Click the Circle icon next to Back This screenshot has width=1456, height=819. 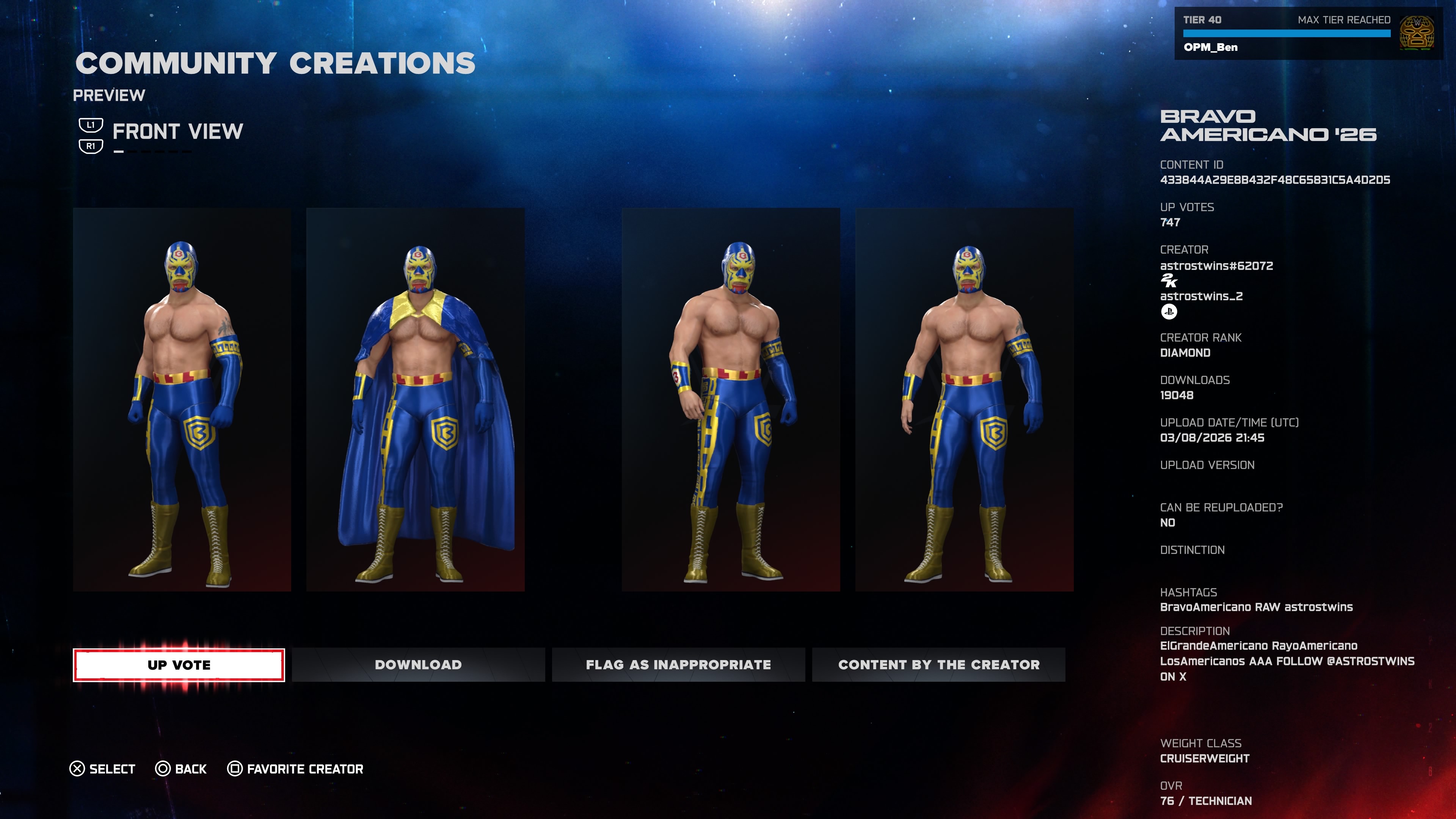coord(163,769)
